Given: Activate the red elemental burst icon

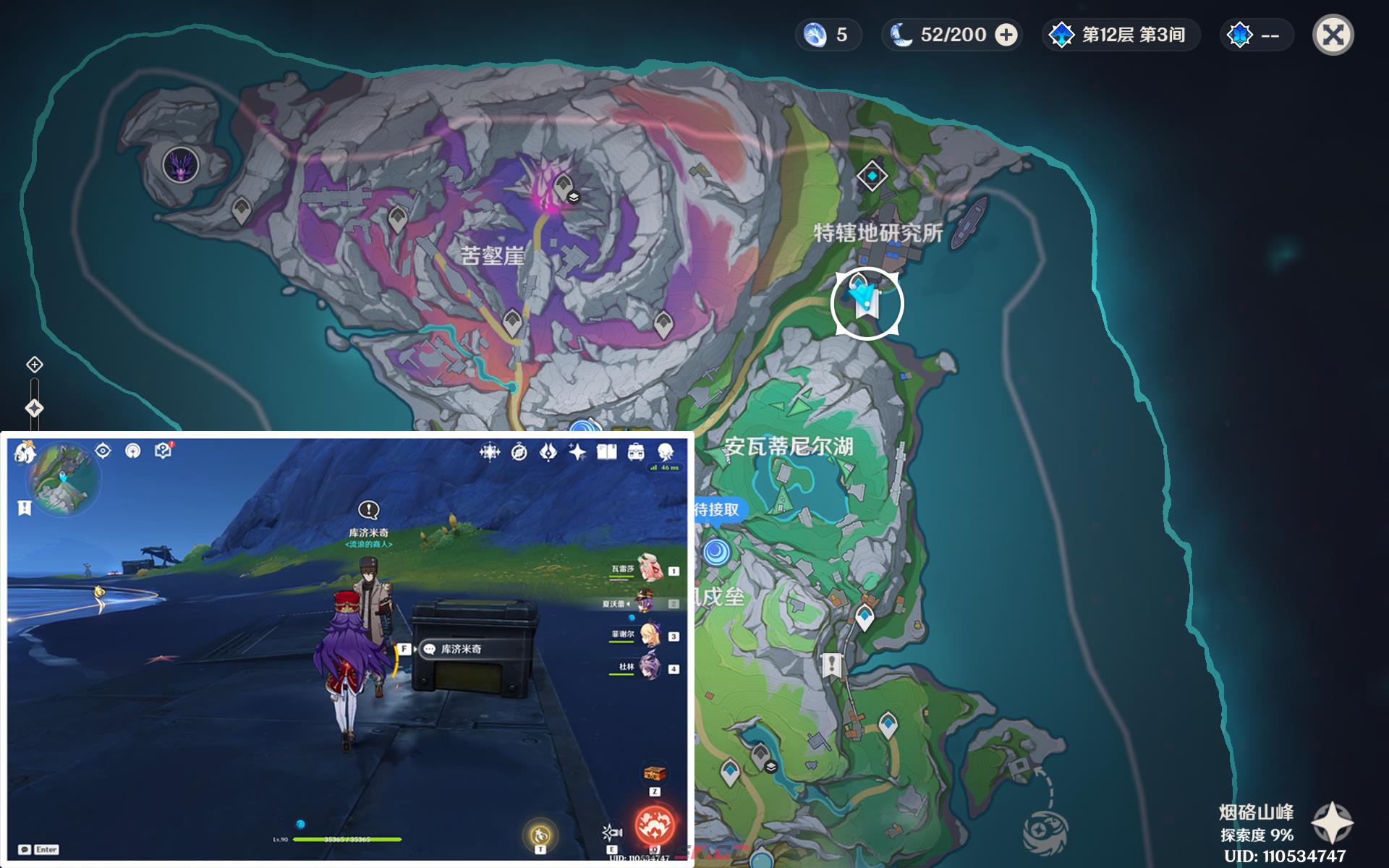Looking at the screenshot, I should click(654, 825).
